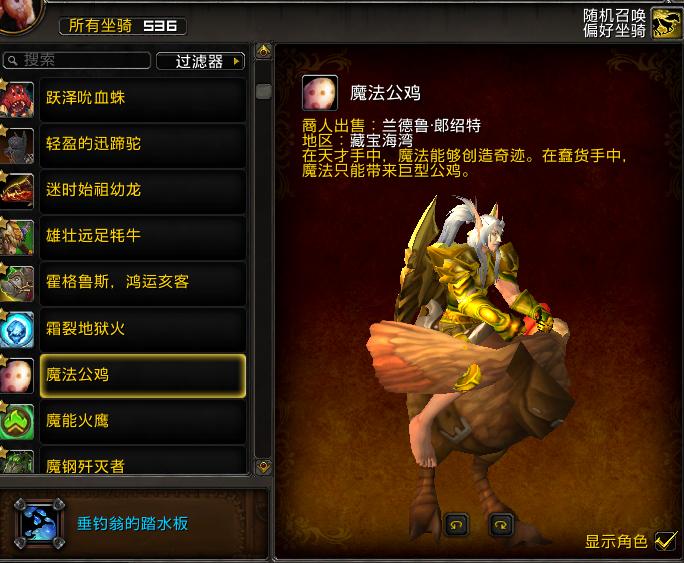Open the 过滤器 filter dropdown
Screen dimensions: 684x563
pos(201,61)
